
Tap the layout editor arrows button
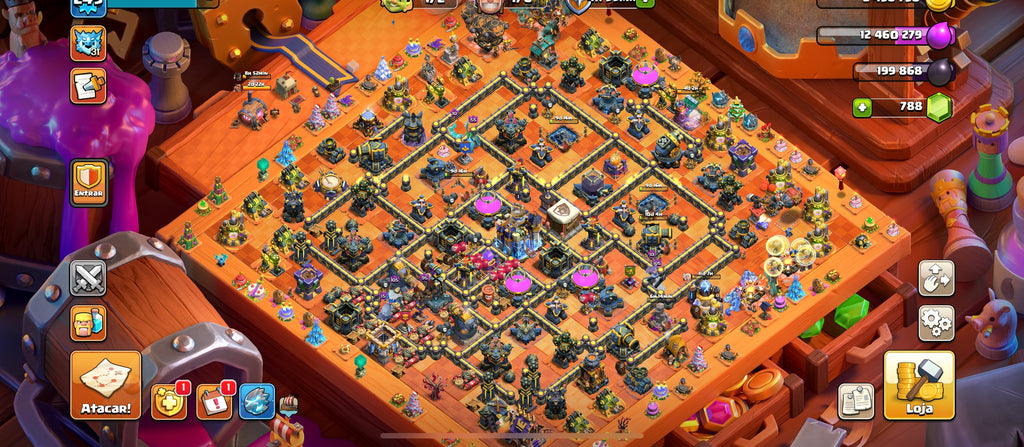tap(936, 278)
